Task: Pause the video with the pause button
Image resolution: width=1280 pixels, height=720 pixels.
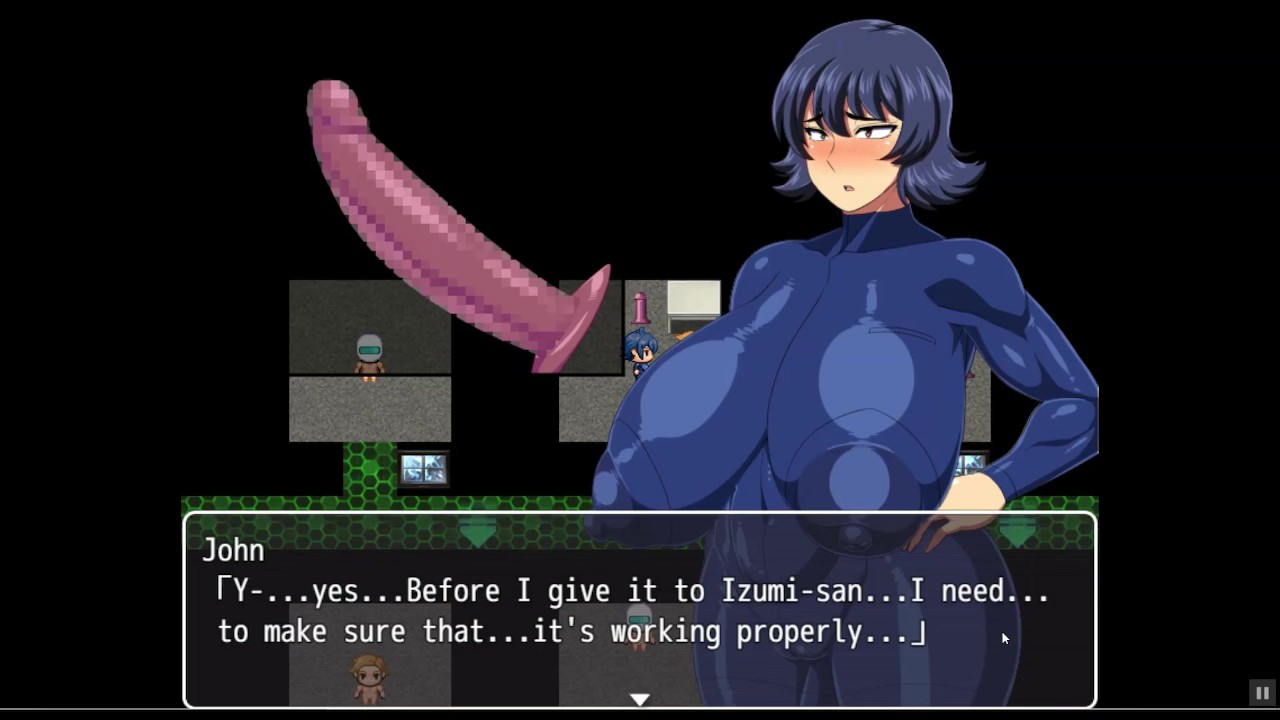Action: coord(1262,692)
